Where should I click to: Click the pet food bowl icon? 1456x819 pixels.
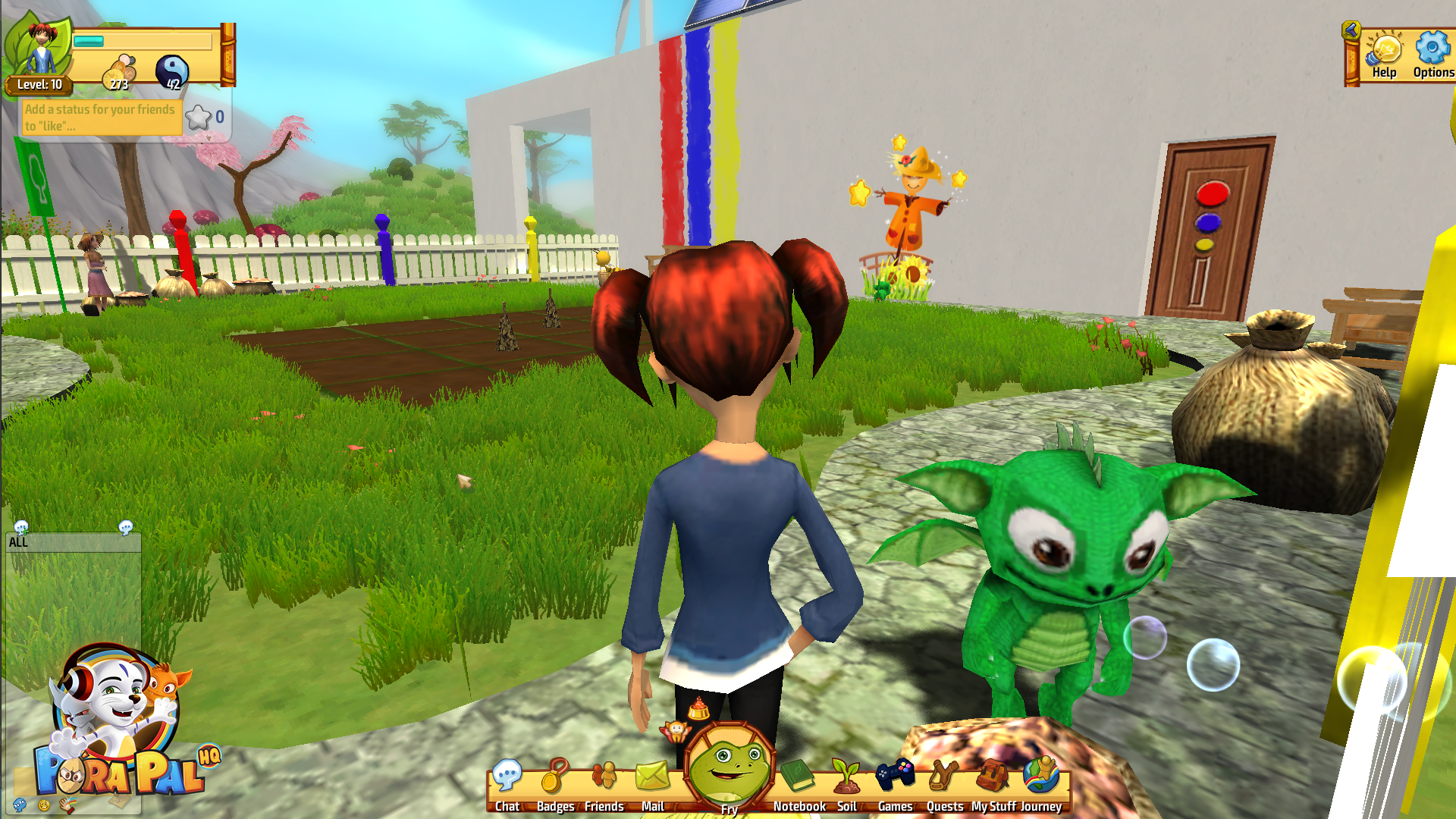click(698, 710)
